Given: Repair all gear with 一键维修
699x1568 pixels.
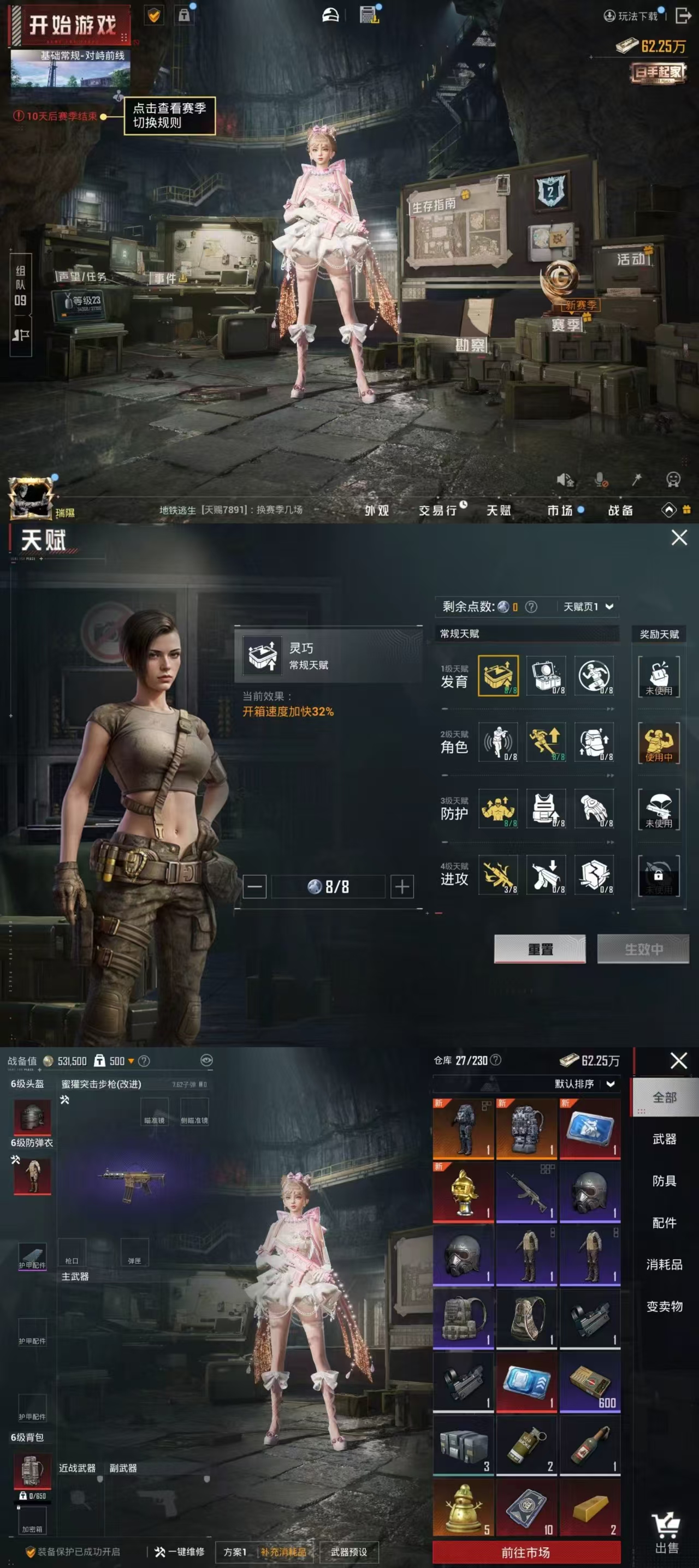Looking at the screenshot, I should click(x=180, y=1552).
